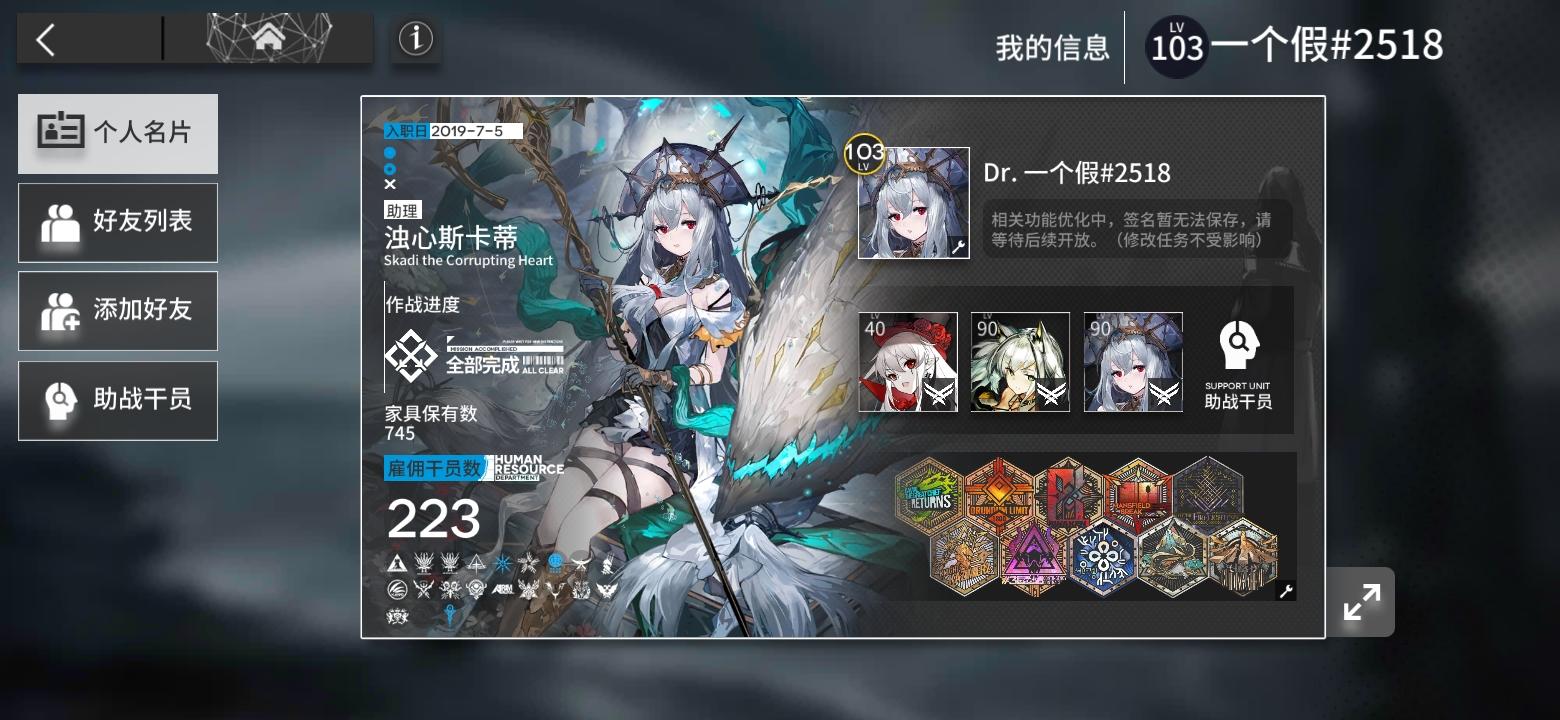The height and width of the screenshot is (720, 1560).
Task: Click the blue highlighted faction emblem in the list
Action: coord(555,562)
